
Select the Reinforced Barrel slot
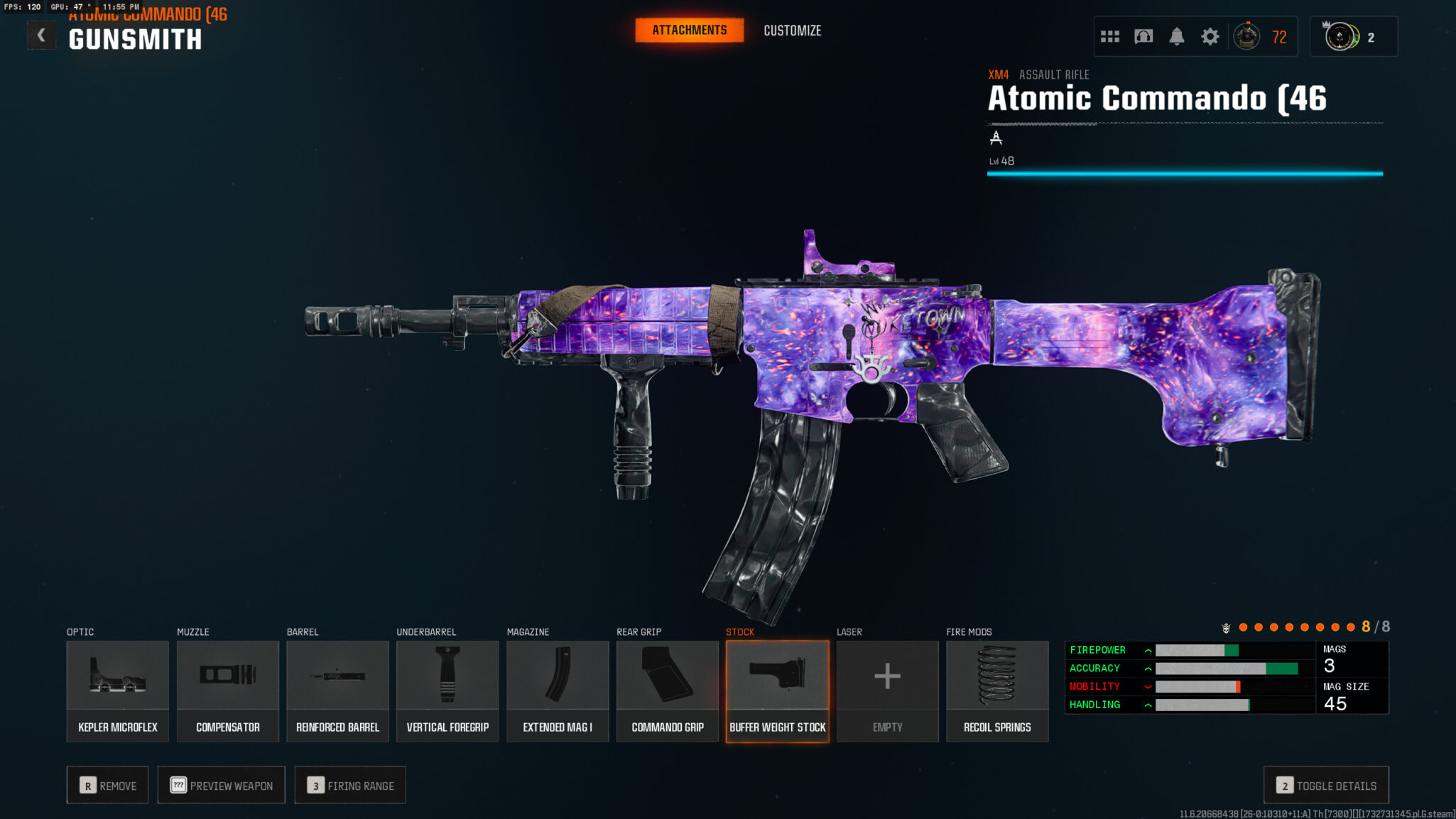337,691
